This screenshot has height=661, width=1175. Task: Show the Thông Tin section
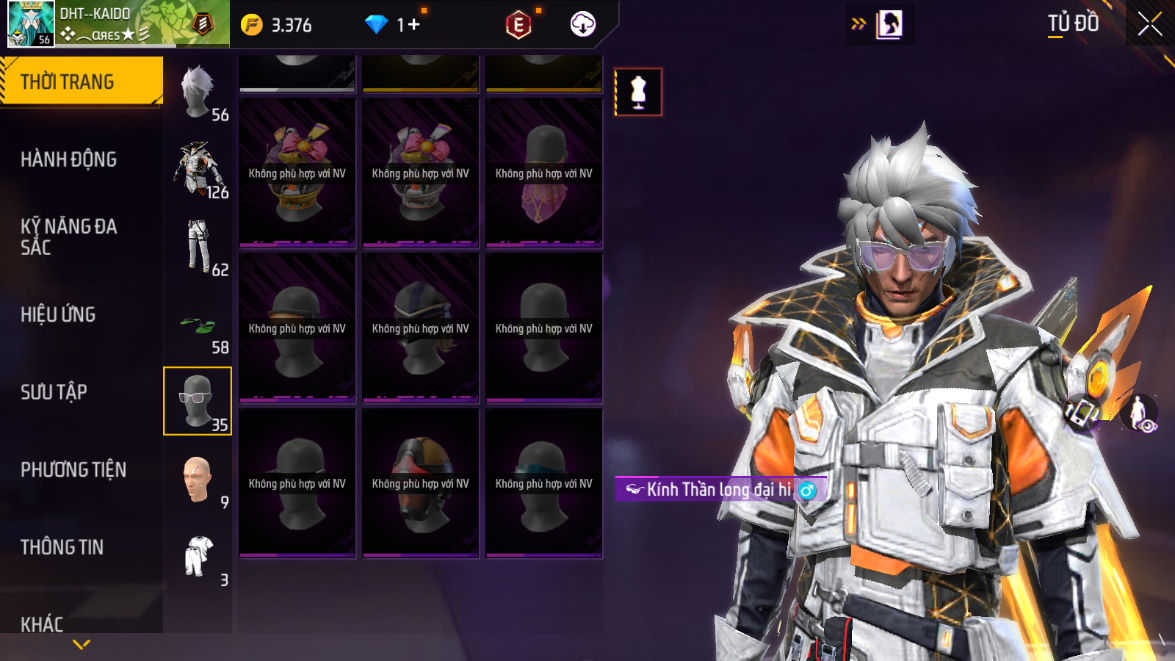(62, 547)
